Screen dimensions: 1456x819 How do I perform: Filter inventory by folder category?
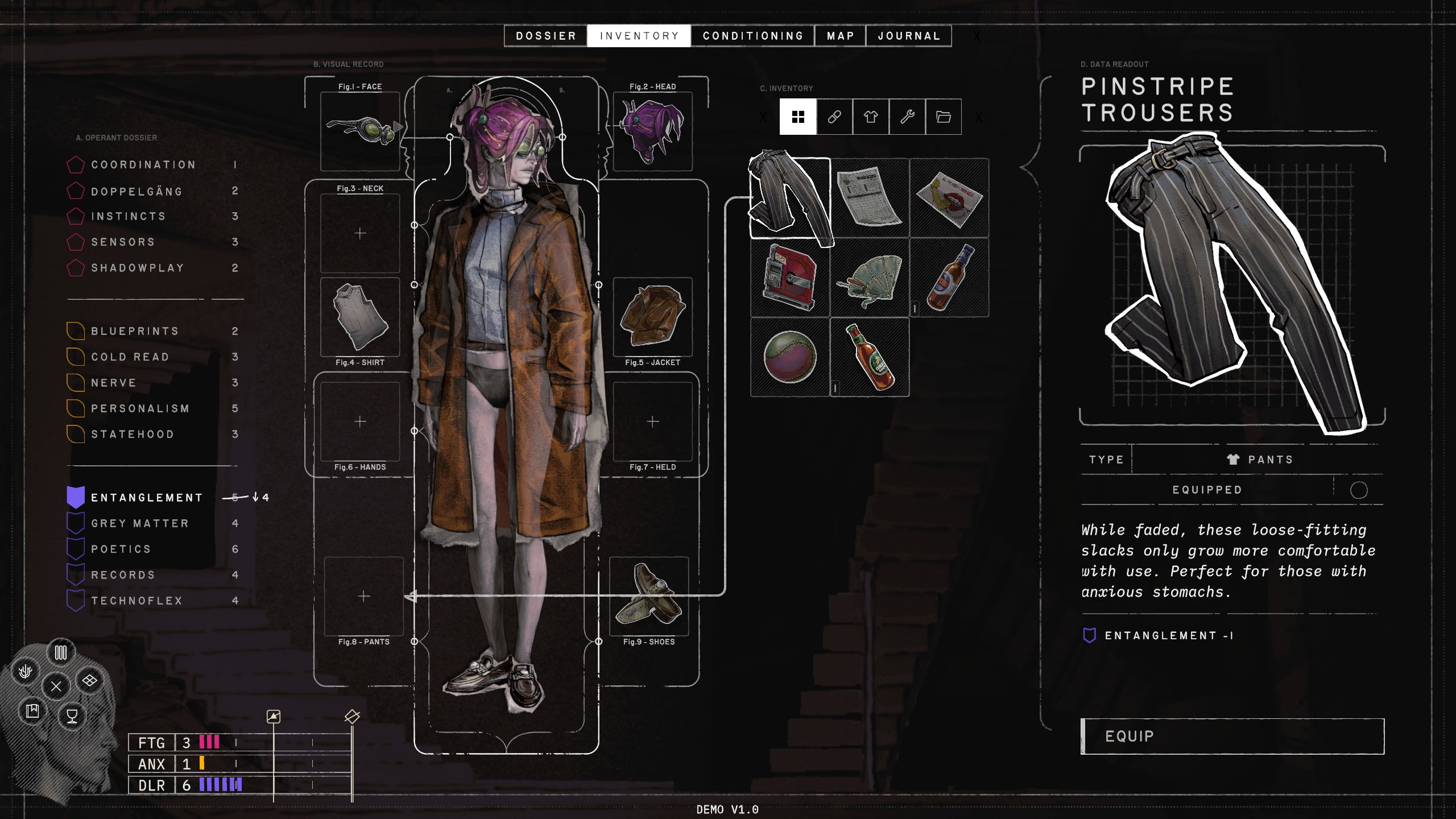[x=944, y=117]
